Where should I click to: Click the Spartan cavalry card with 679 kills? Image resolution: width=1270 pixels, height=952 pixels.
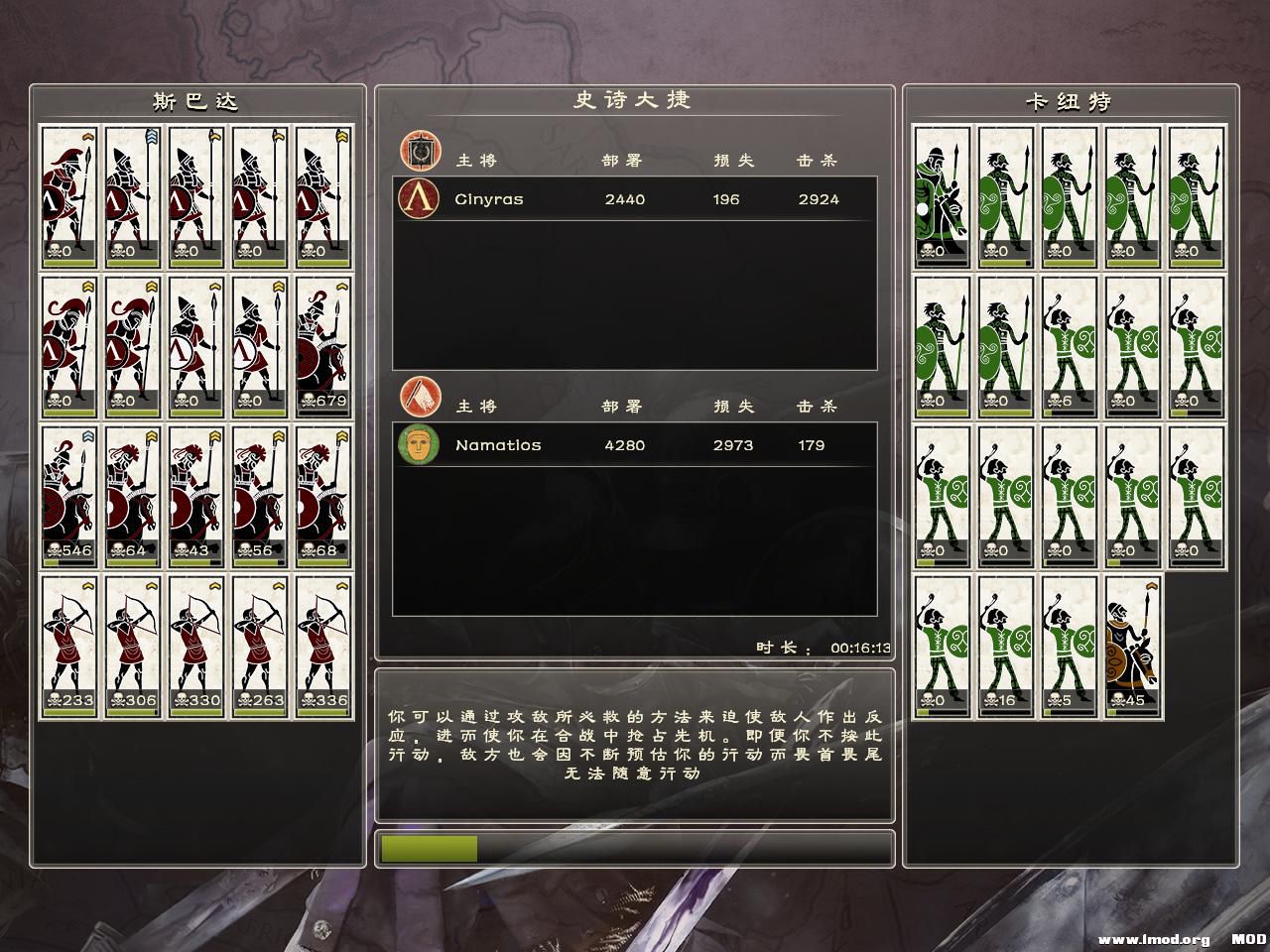tap(323, 346)
